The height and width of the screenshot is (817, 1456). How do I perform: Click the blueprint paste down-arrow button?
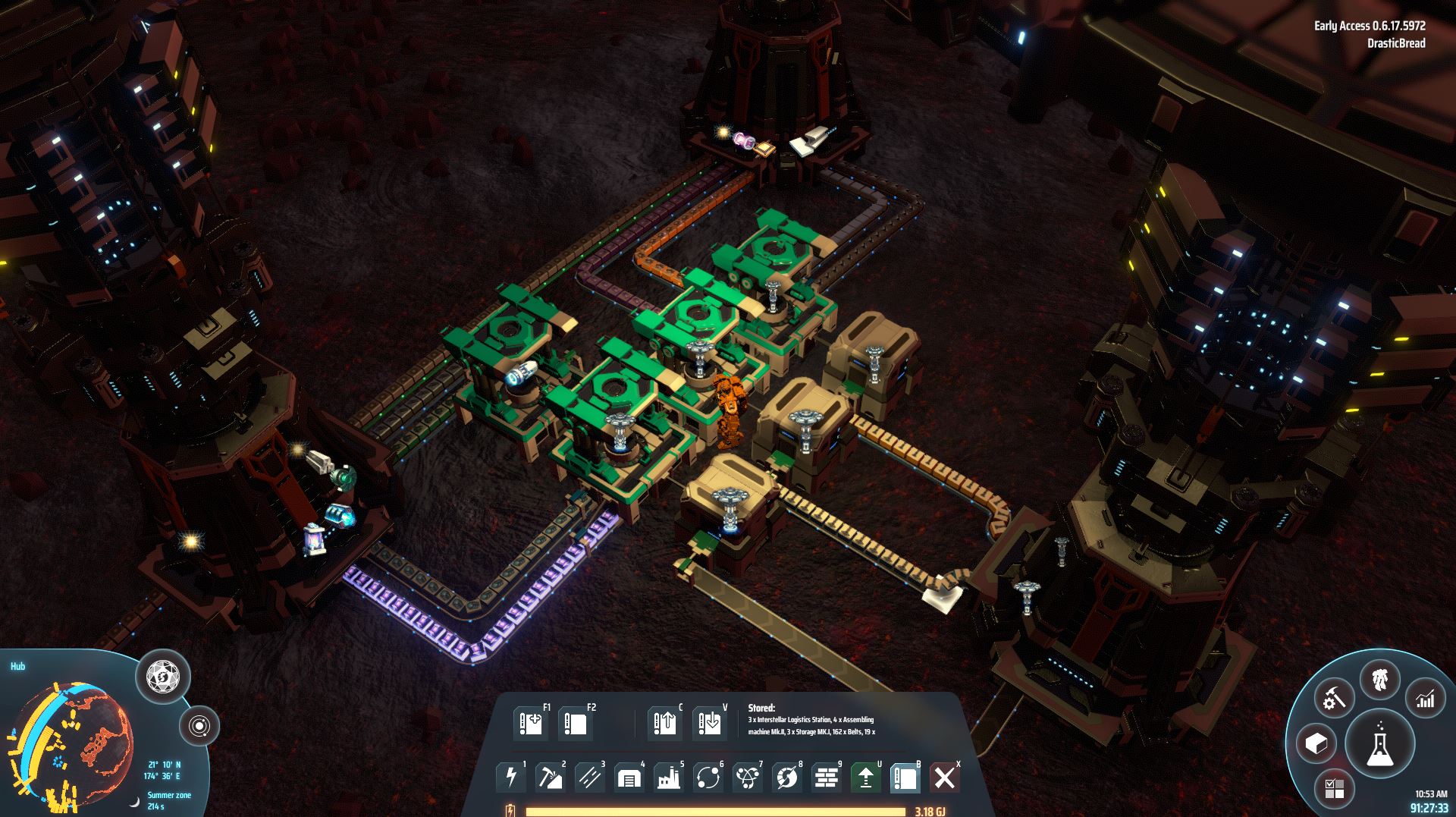pos(710,724)
